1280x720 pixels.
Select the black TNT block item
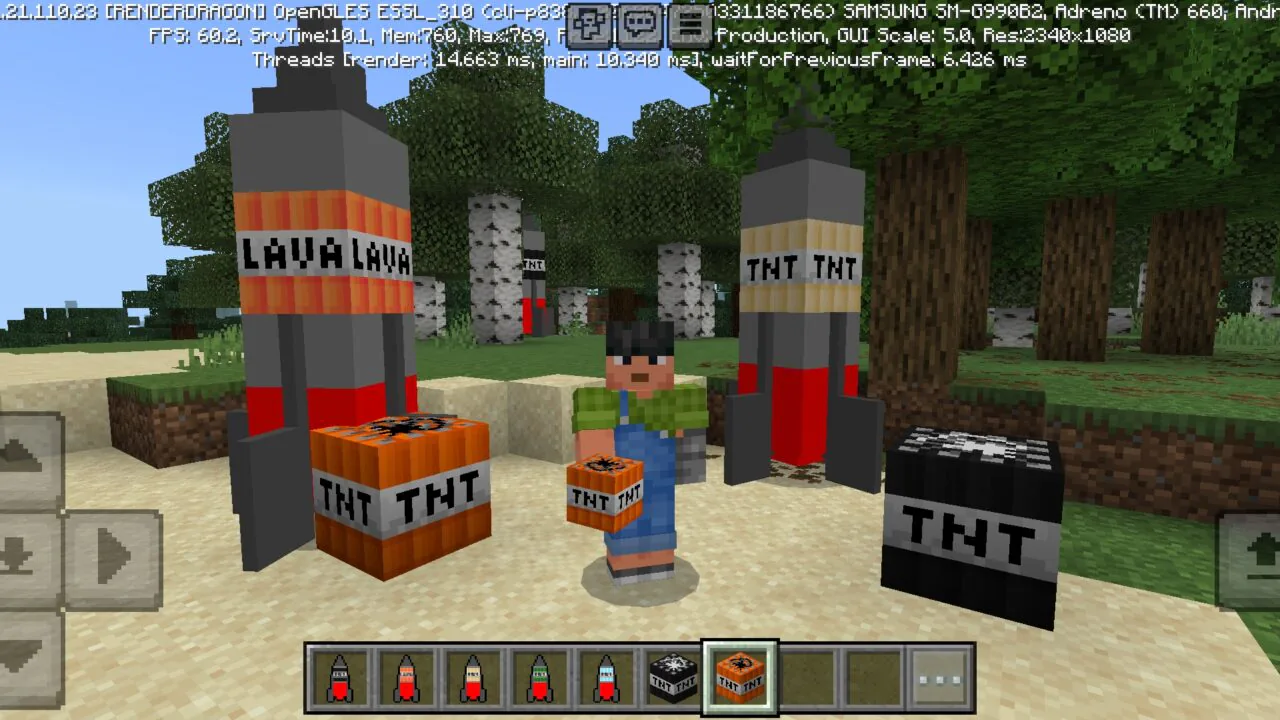(672, 678)
